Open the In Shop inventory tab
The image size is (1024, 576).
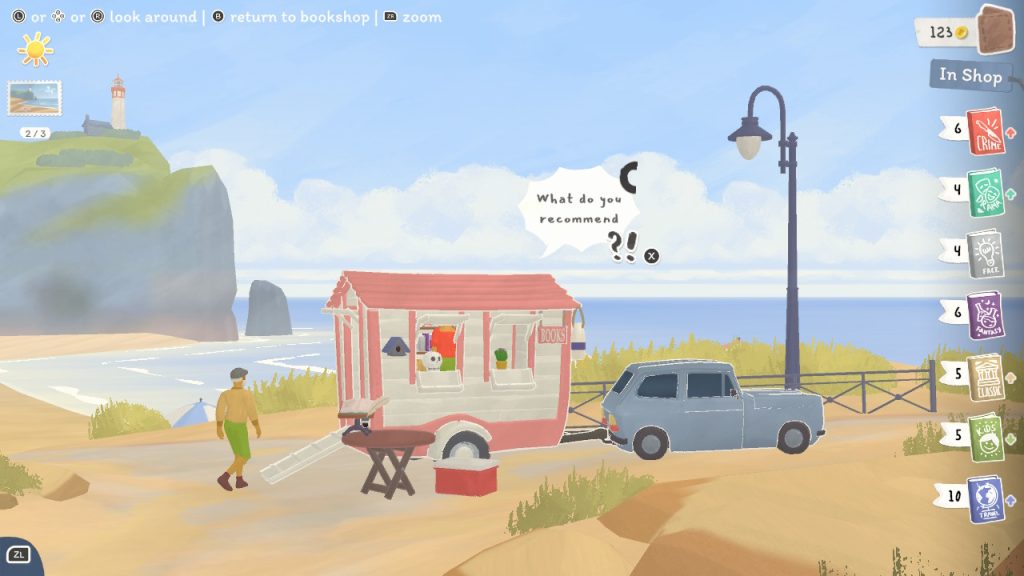click(968, 75)
